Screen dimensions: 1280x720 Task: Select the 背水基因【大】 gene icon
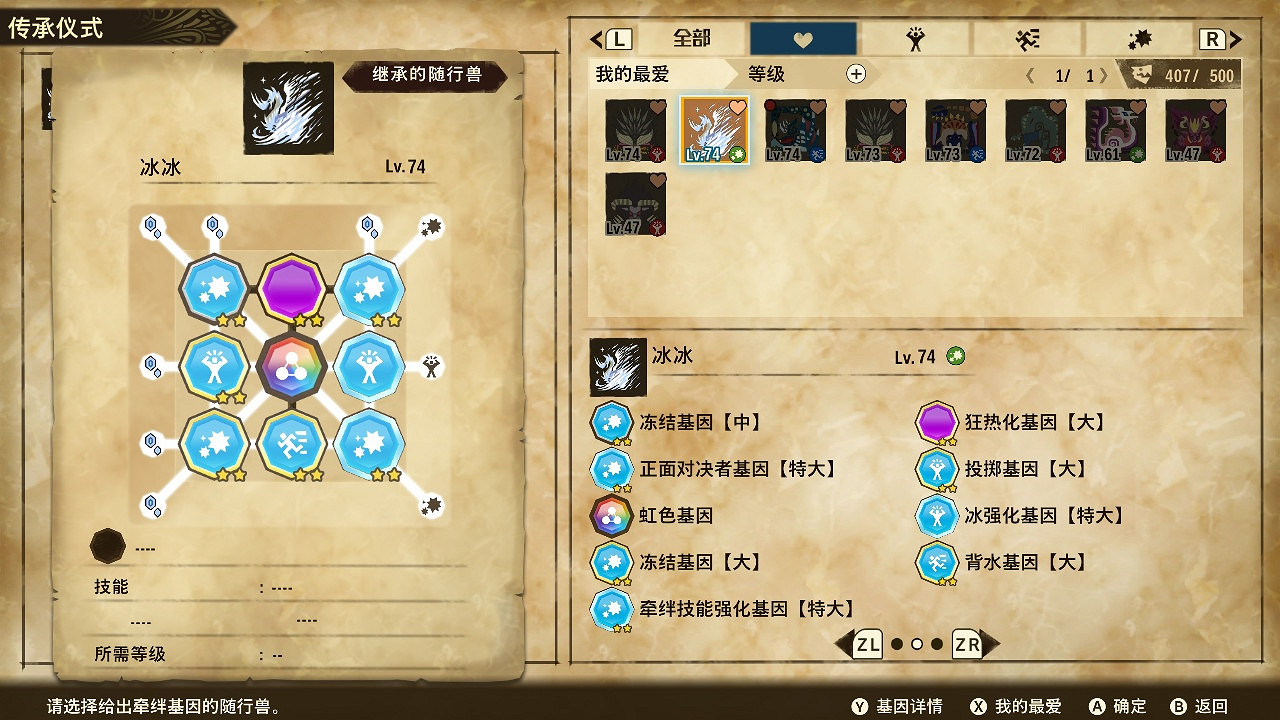(x=937, y=562)
